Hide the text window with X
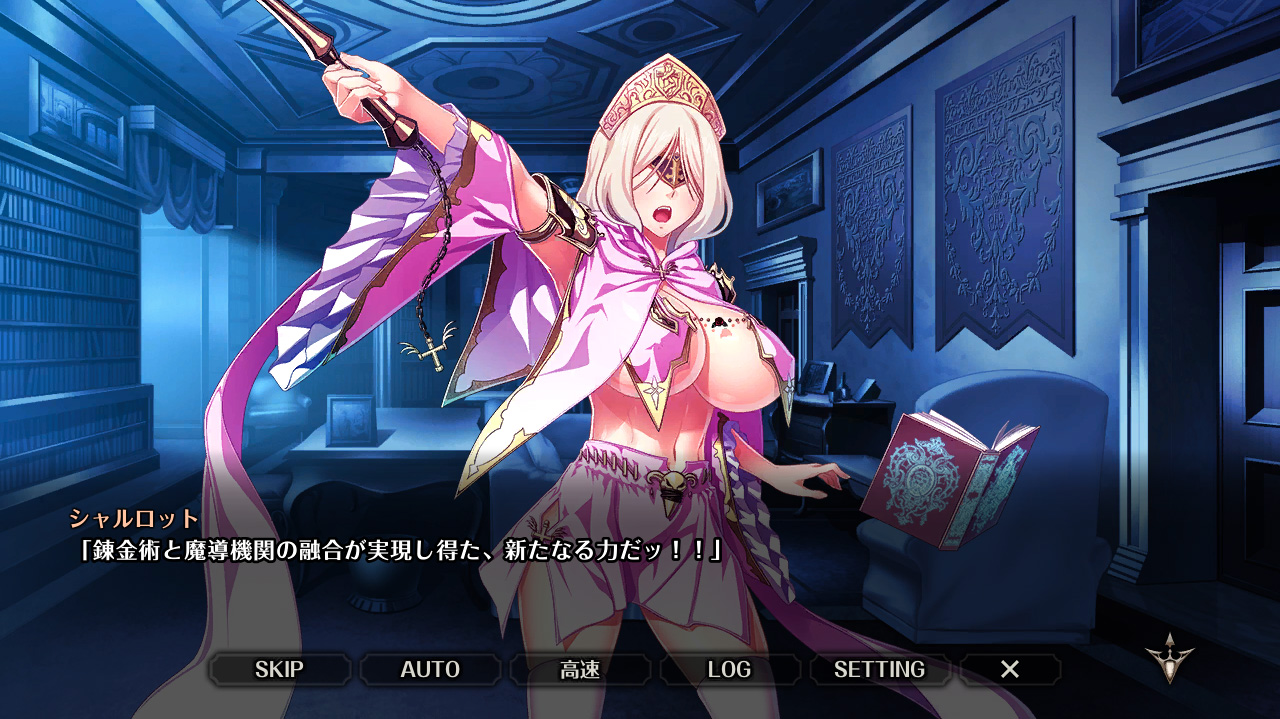 (x=1010, y=670)
